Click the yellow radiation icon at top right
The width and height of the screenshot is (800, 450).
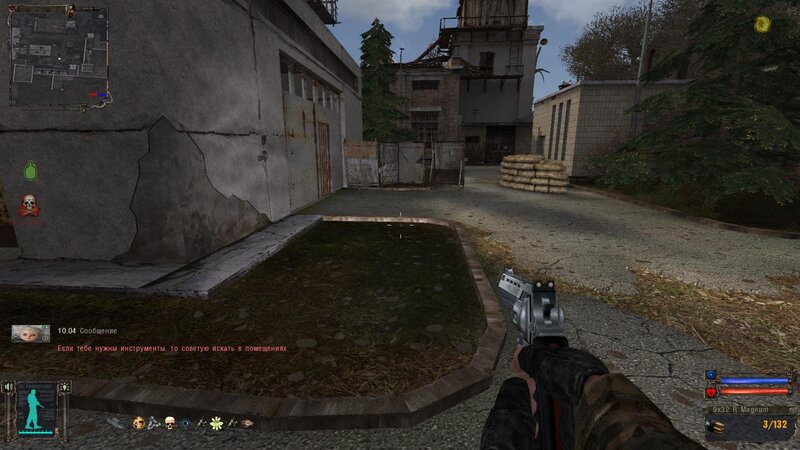click(762, 23)
